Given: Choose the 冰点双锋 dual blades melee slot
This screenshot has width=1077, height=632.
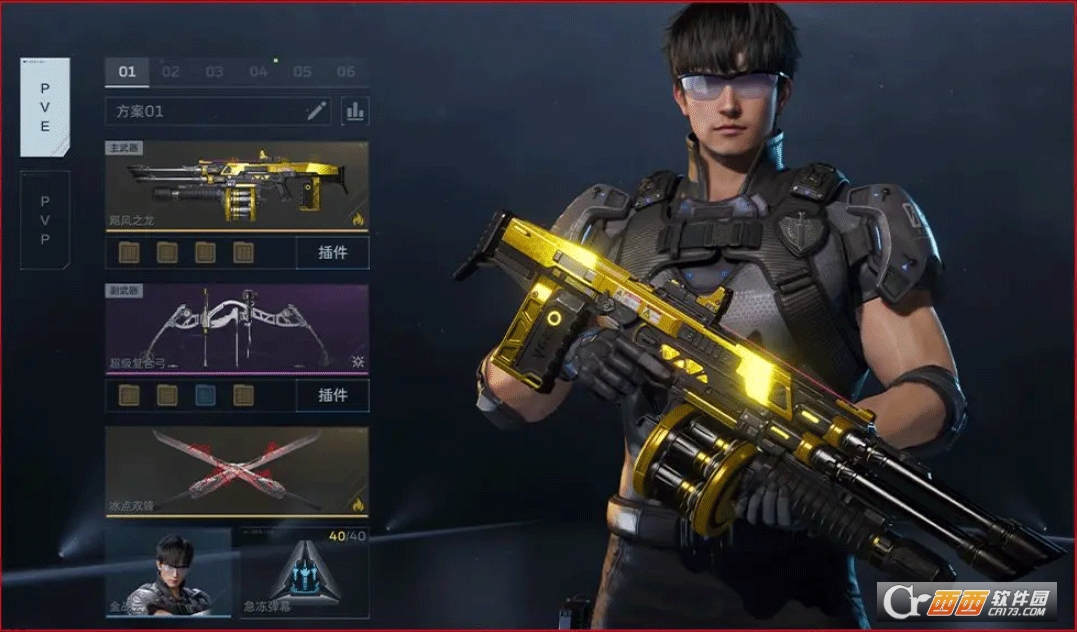Looking at the screenshot, I should (237, 472).
